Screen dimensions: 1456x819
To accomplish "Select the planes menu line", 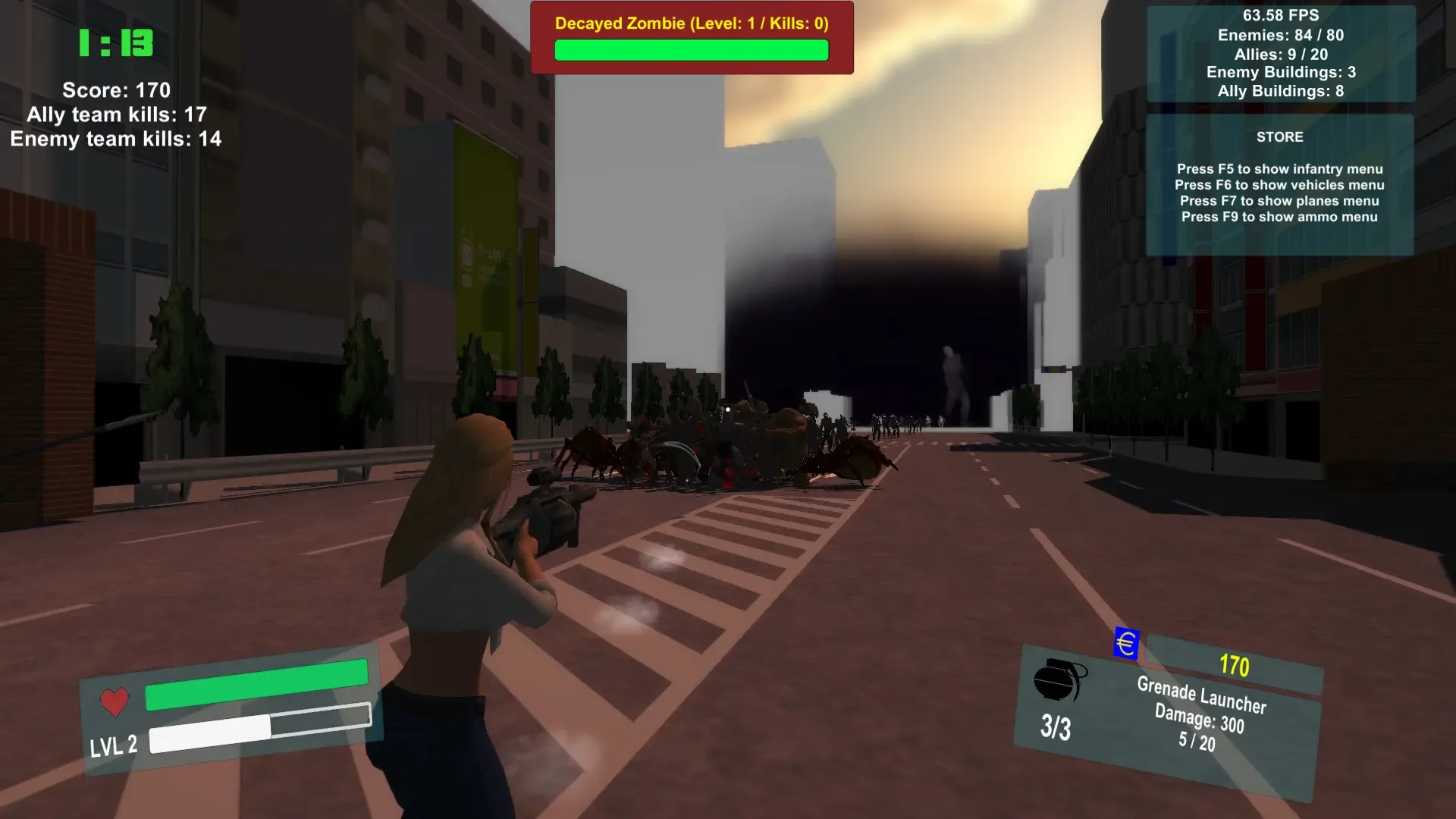I will (1279, 201).
